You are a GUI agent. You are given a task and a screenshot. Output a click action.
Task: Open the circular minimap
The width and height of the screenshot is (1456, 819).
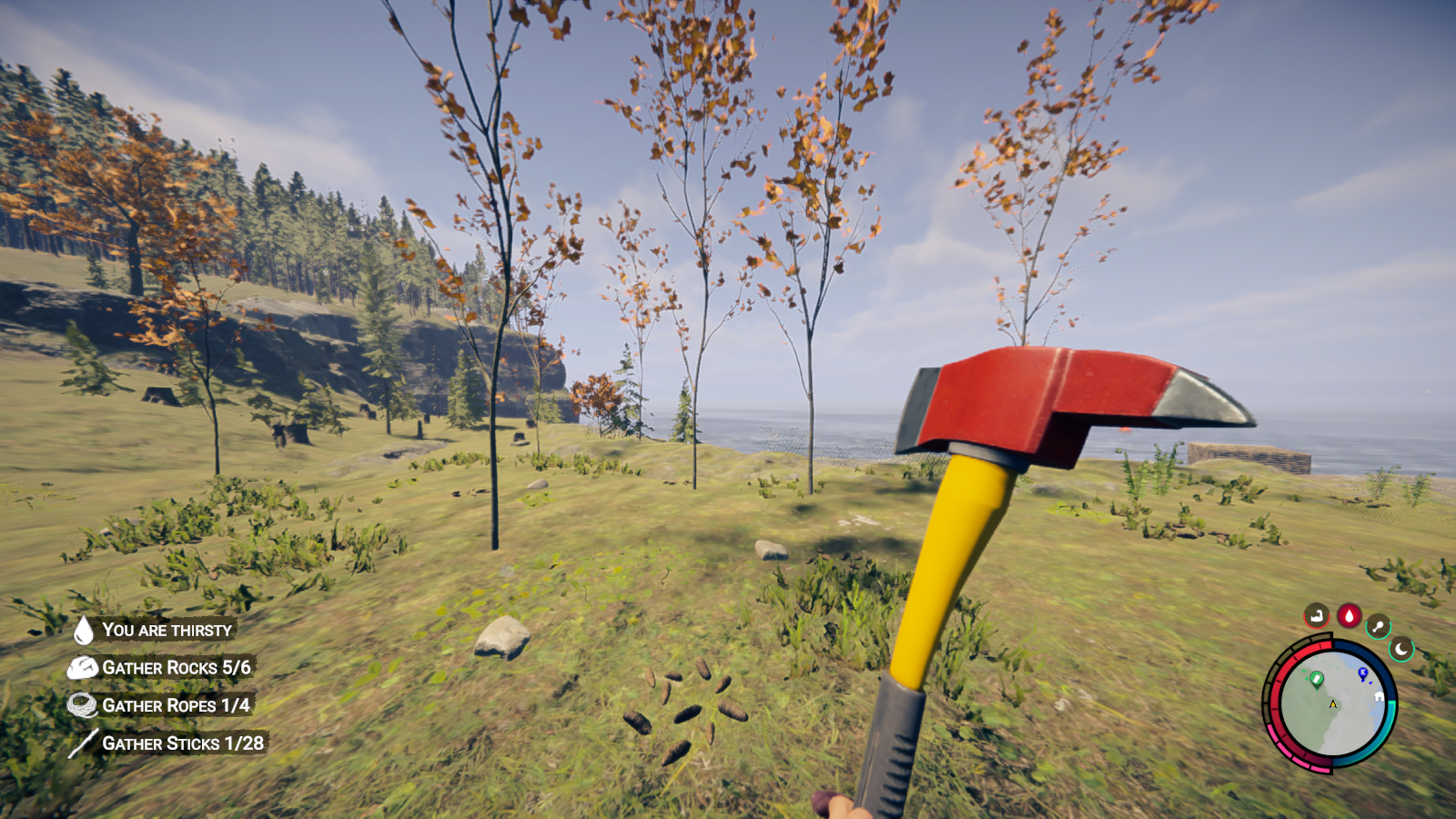[1331, 704]
